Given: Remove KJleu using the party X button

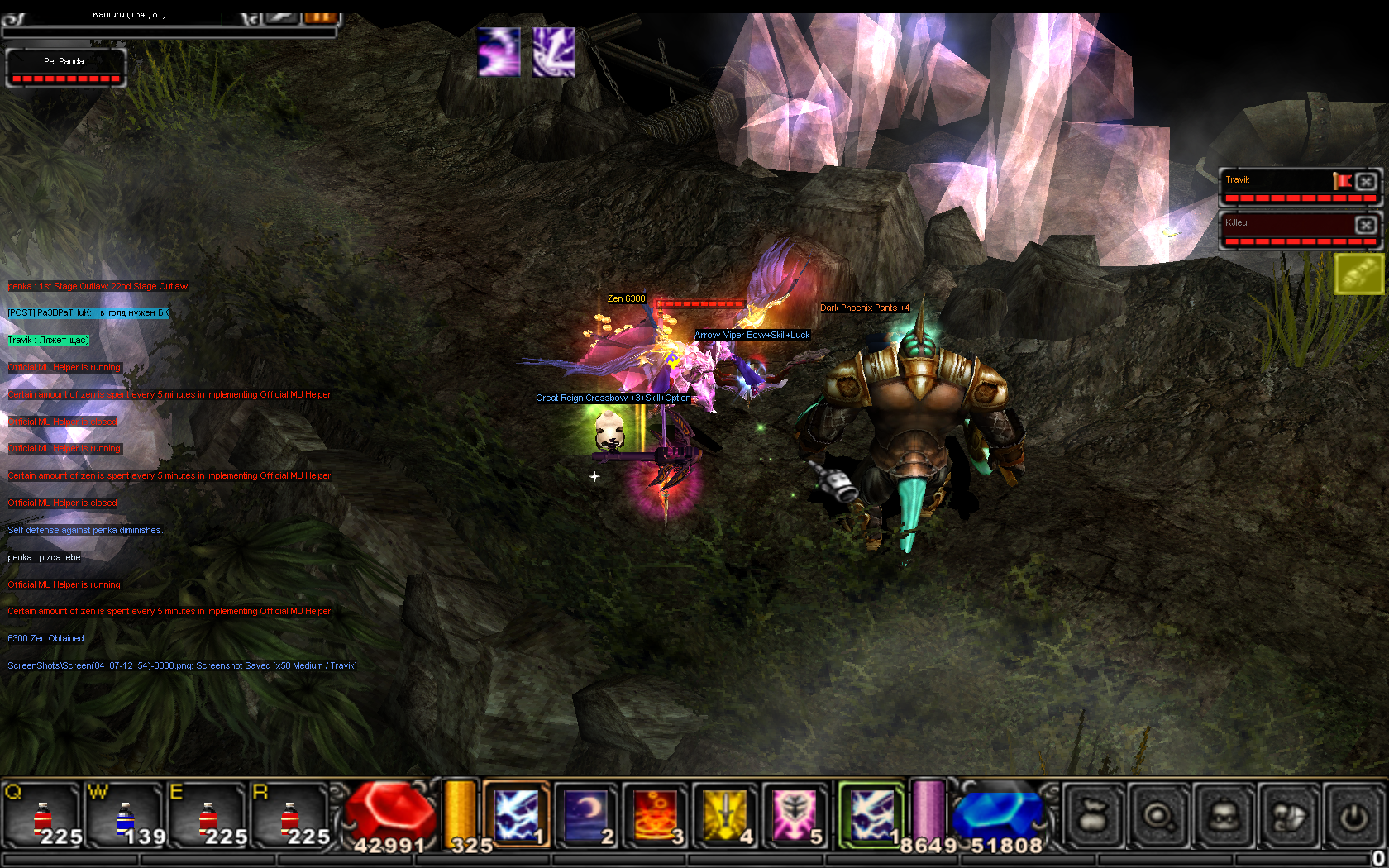Looking at the screenshot, I should pos(1366,224).
